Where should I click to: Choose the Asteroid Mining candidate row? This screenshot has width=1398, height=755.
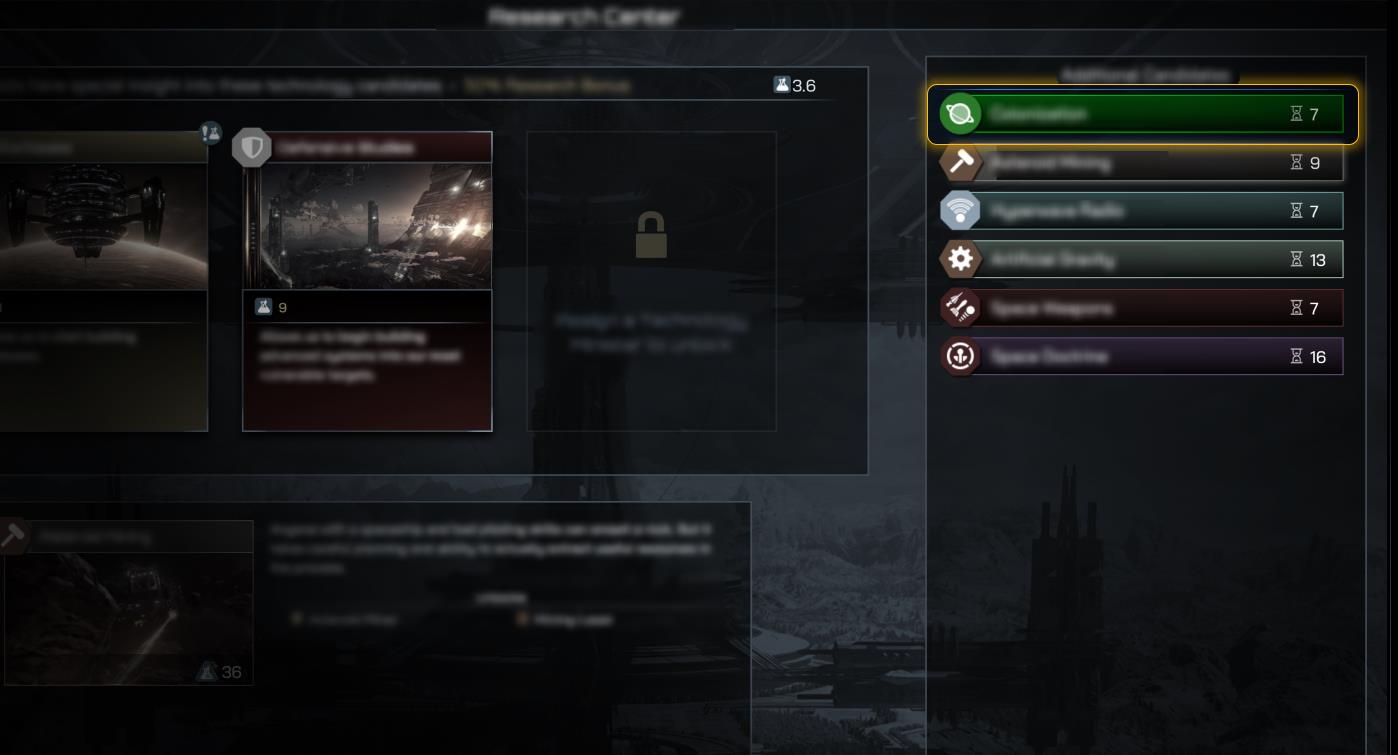click(1140, 163)
